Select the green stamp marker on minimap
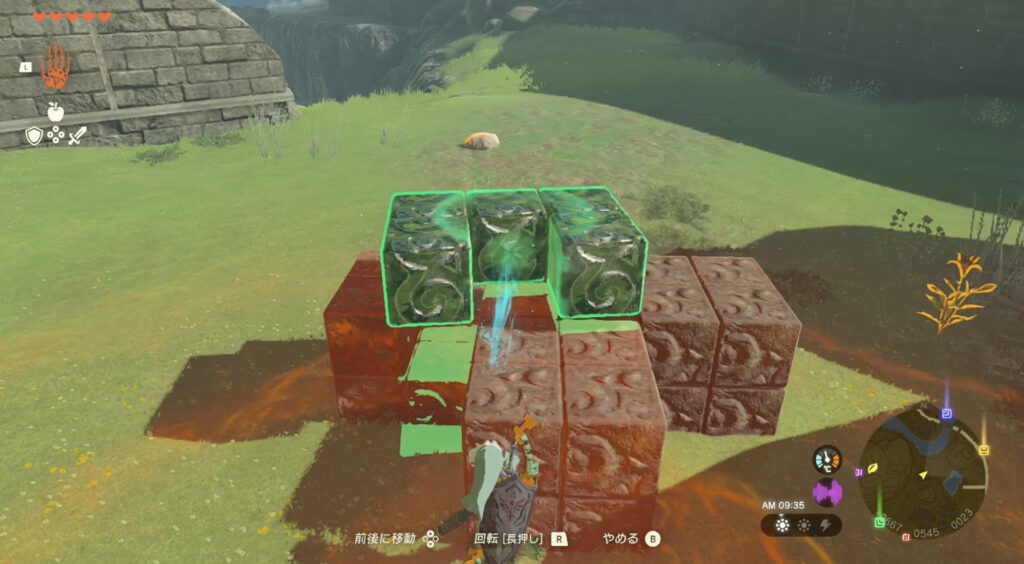 pyautogui.click(x=880, y=522)
